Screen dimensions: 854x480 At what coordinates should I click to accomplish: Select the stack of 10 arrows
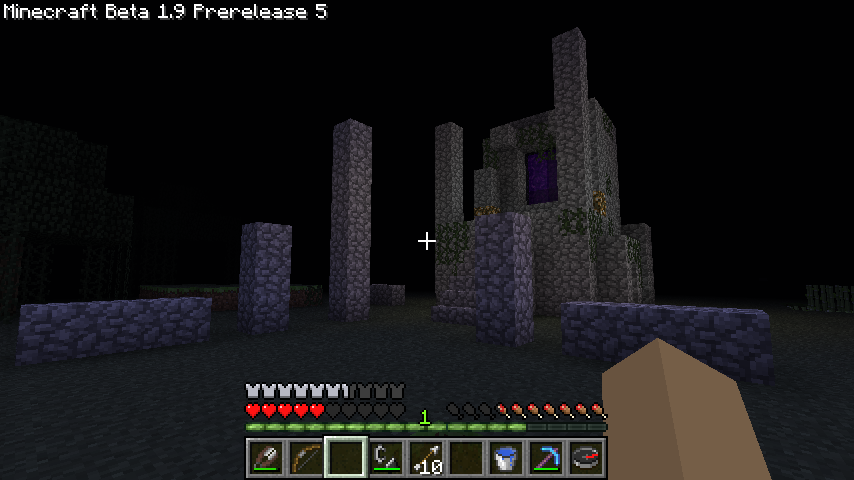tap(426, 458)
